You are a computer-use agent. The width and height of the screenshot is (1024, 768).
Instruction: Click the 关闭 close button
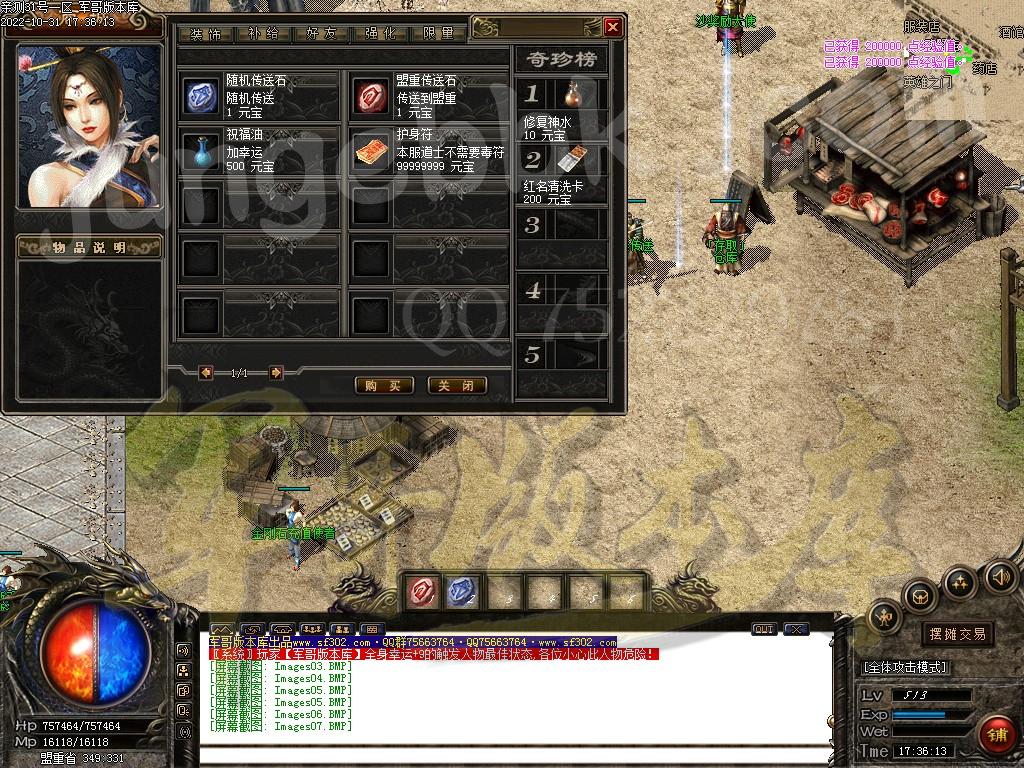coord(457,385)
